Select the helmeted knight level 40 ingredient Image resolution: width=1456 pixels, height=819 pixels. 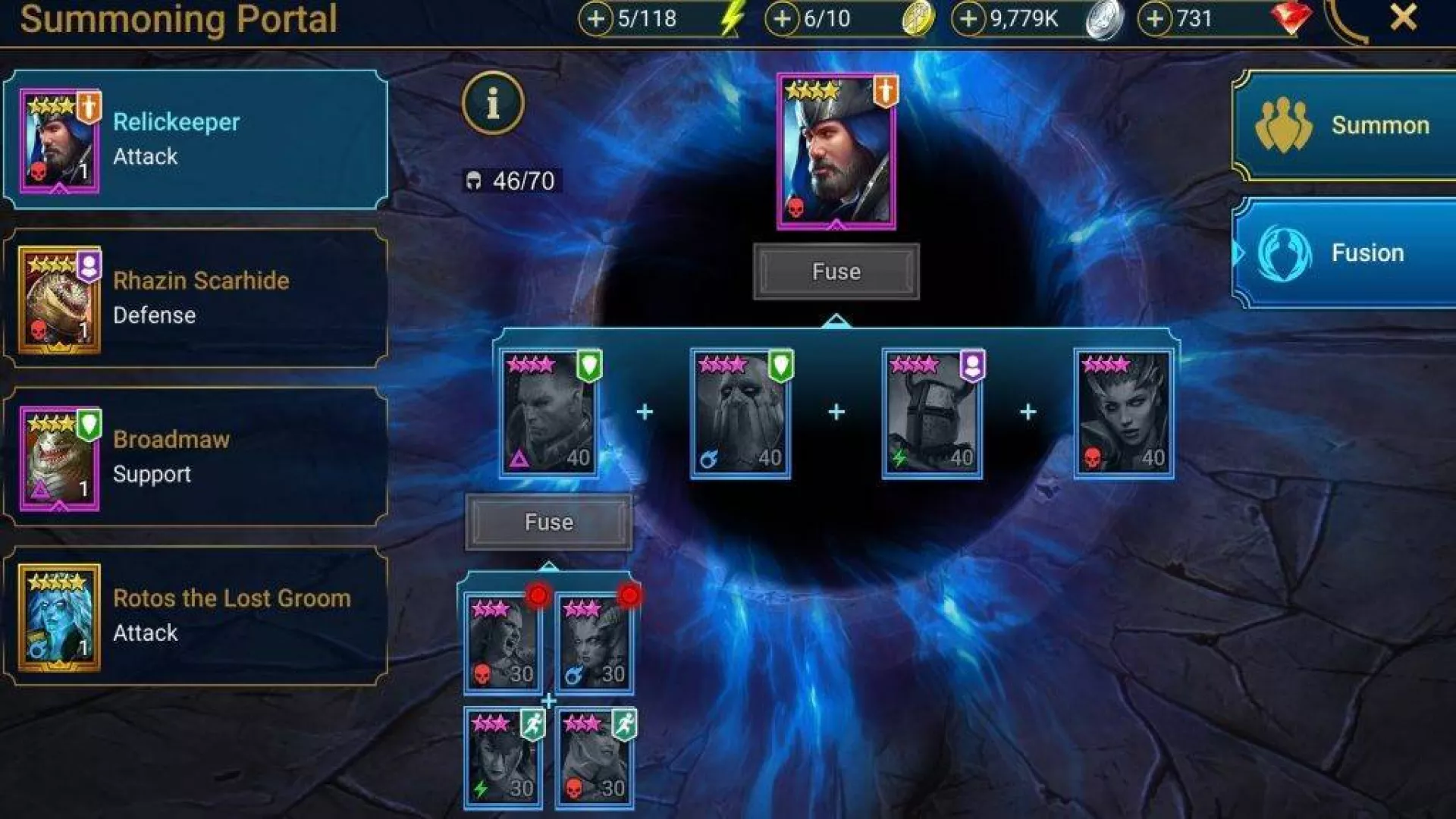pos(932,413)
